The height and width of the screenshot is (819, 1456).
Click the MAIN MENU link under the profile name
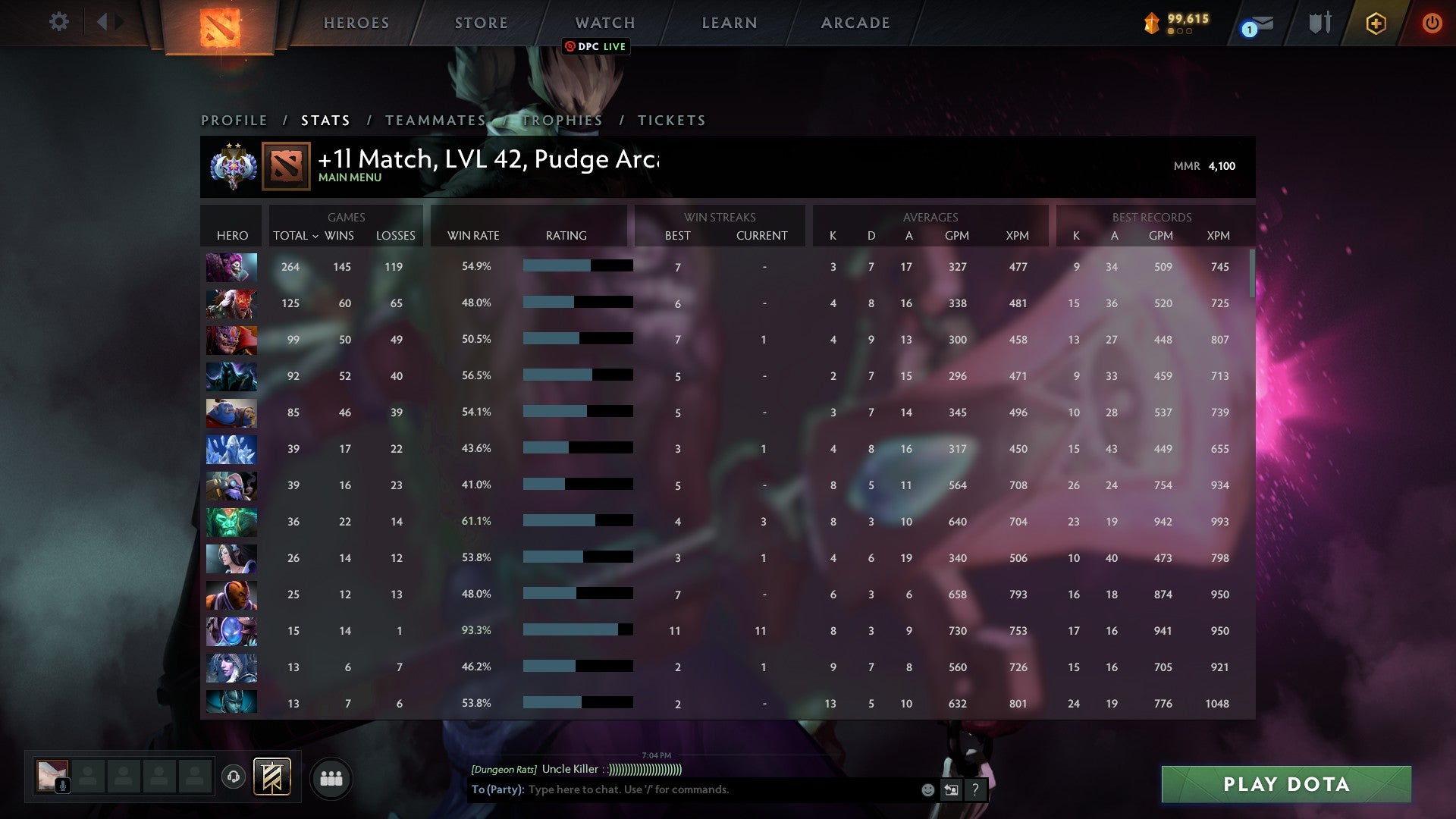click(x=350, y=177)
